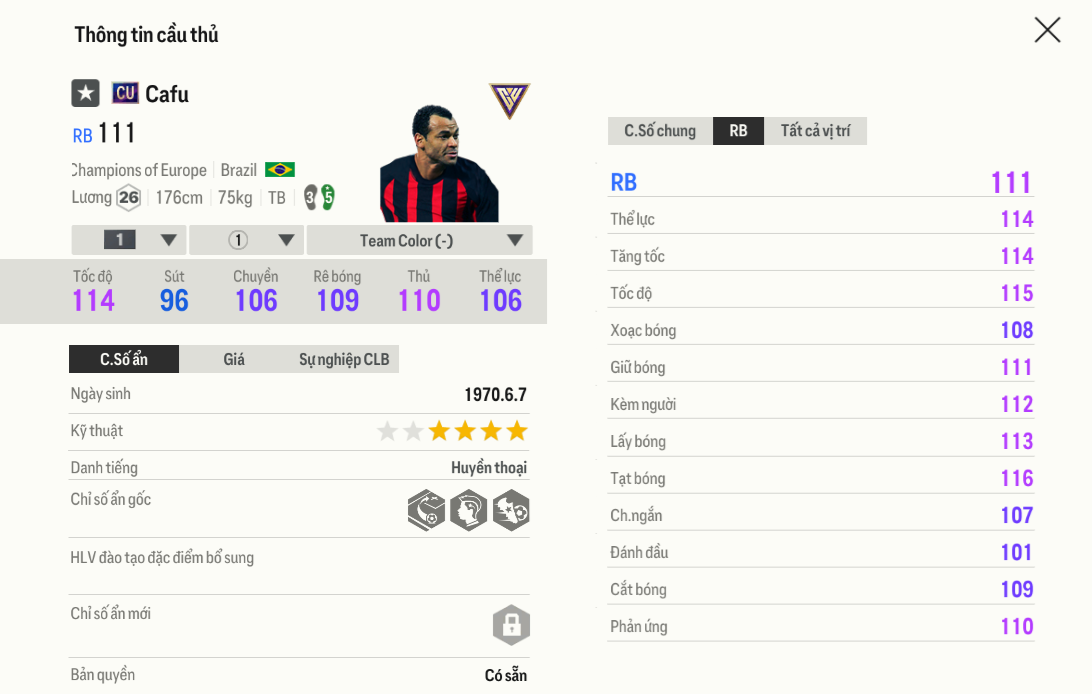
Task: Click the purple shield emblem icon
Action: (509, 101)
